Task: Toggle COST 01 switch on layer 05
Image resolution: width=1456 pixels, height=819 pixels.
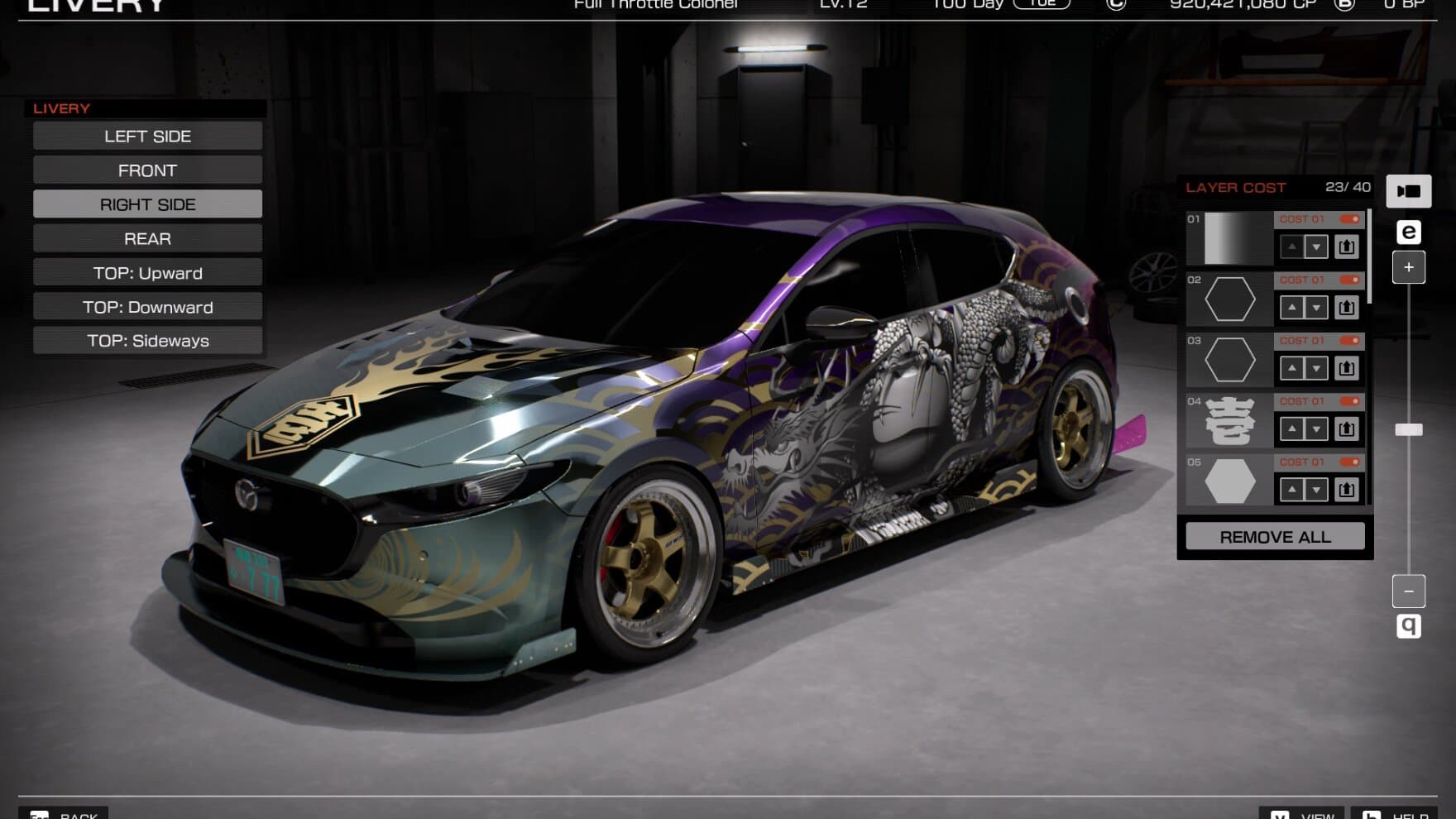Action: click(1348, 462)
